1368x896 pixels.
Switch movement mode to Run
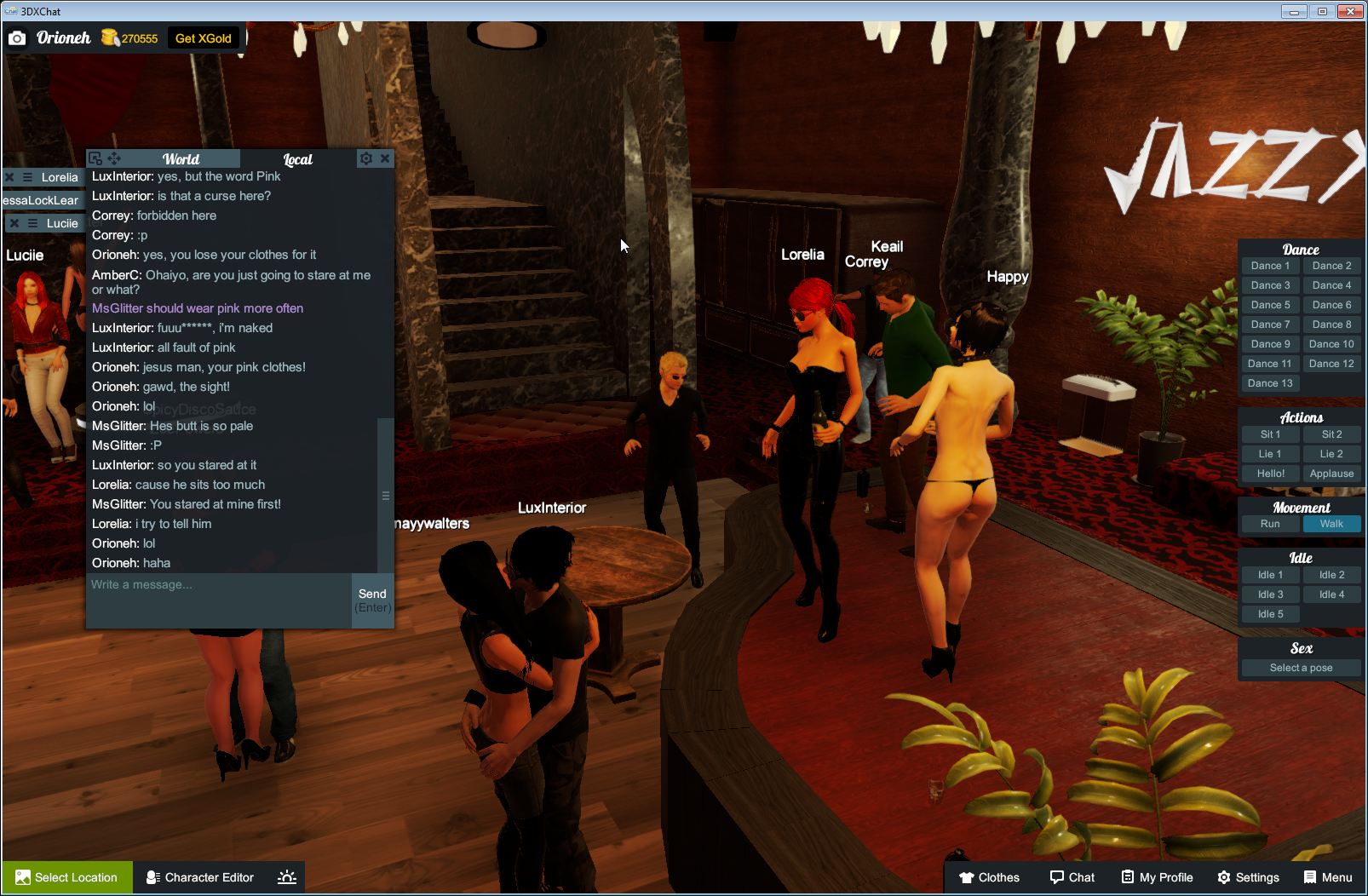[x=1270, y=524]
